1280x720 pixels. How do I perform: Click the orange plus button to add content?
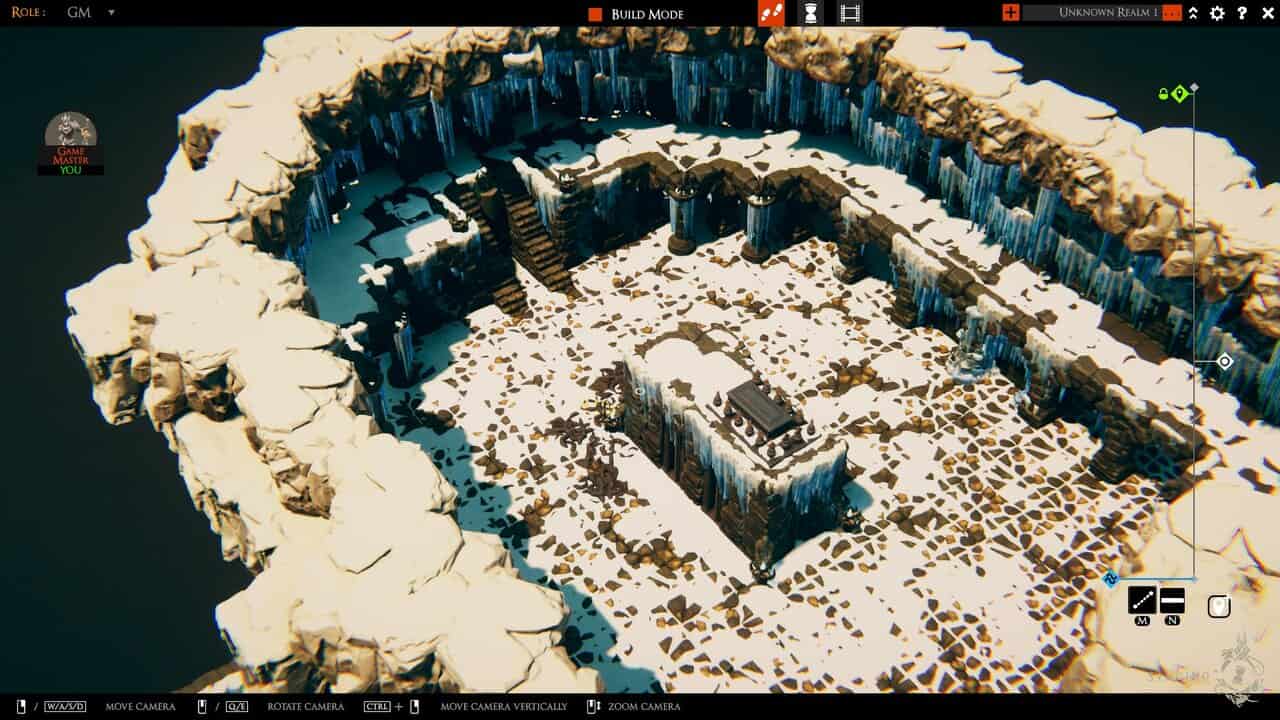[x=1008, y=13]
